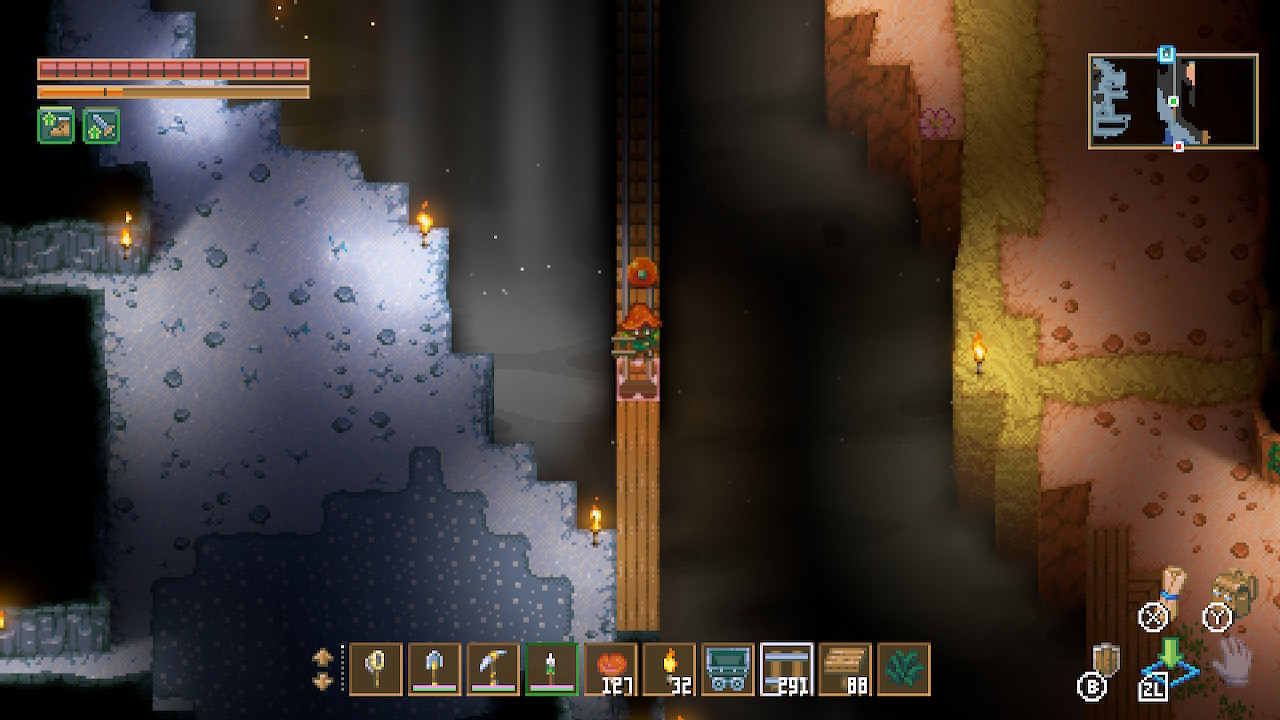The width and height of the screenshot is (1280, 720).
Task: Click the sword buff icon
Action: [101, 126]
